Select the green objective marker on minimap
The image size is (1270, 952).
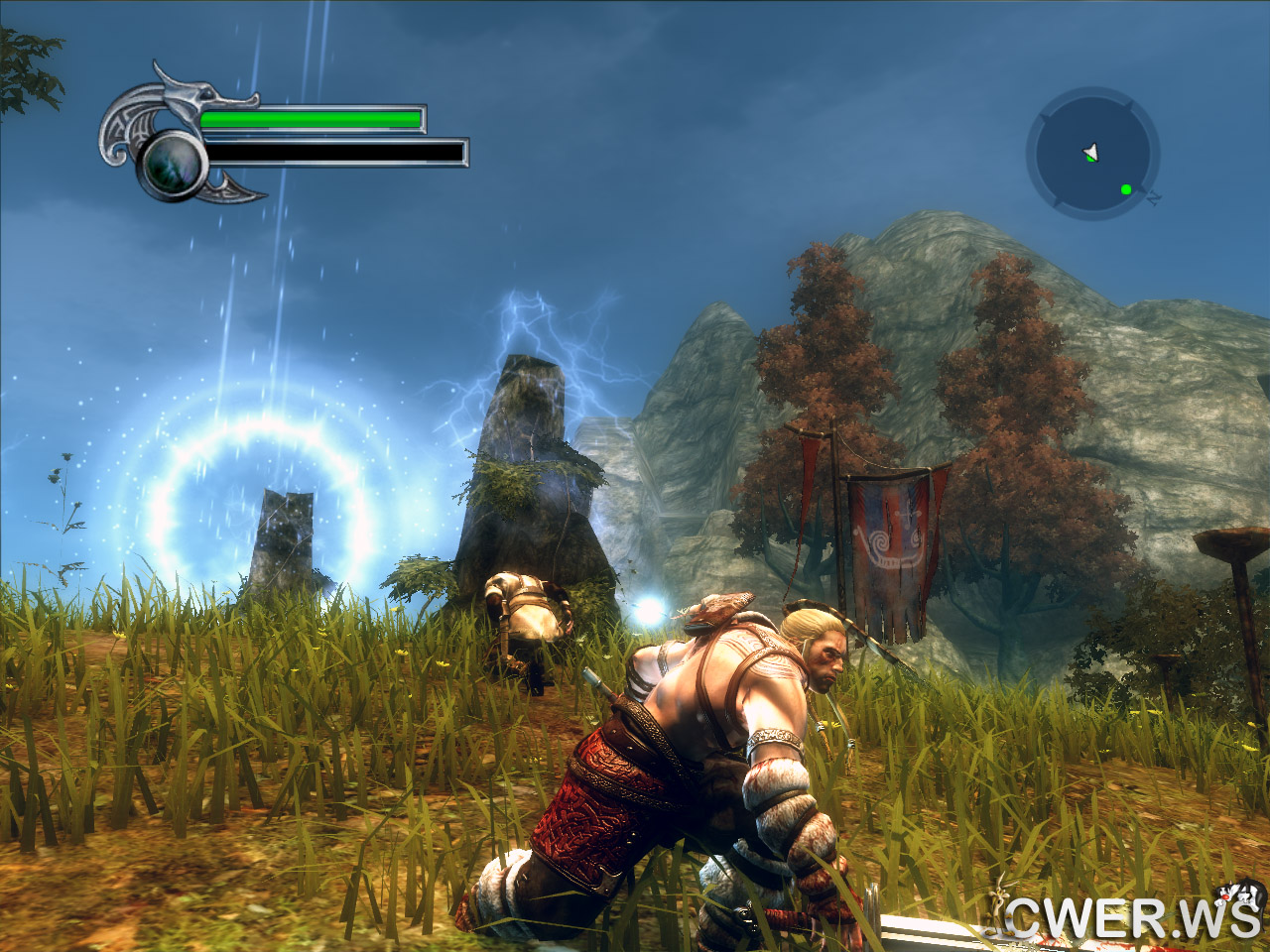(x=1126, y=189)
